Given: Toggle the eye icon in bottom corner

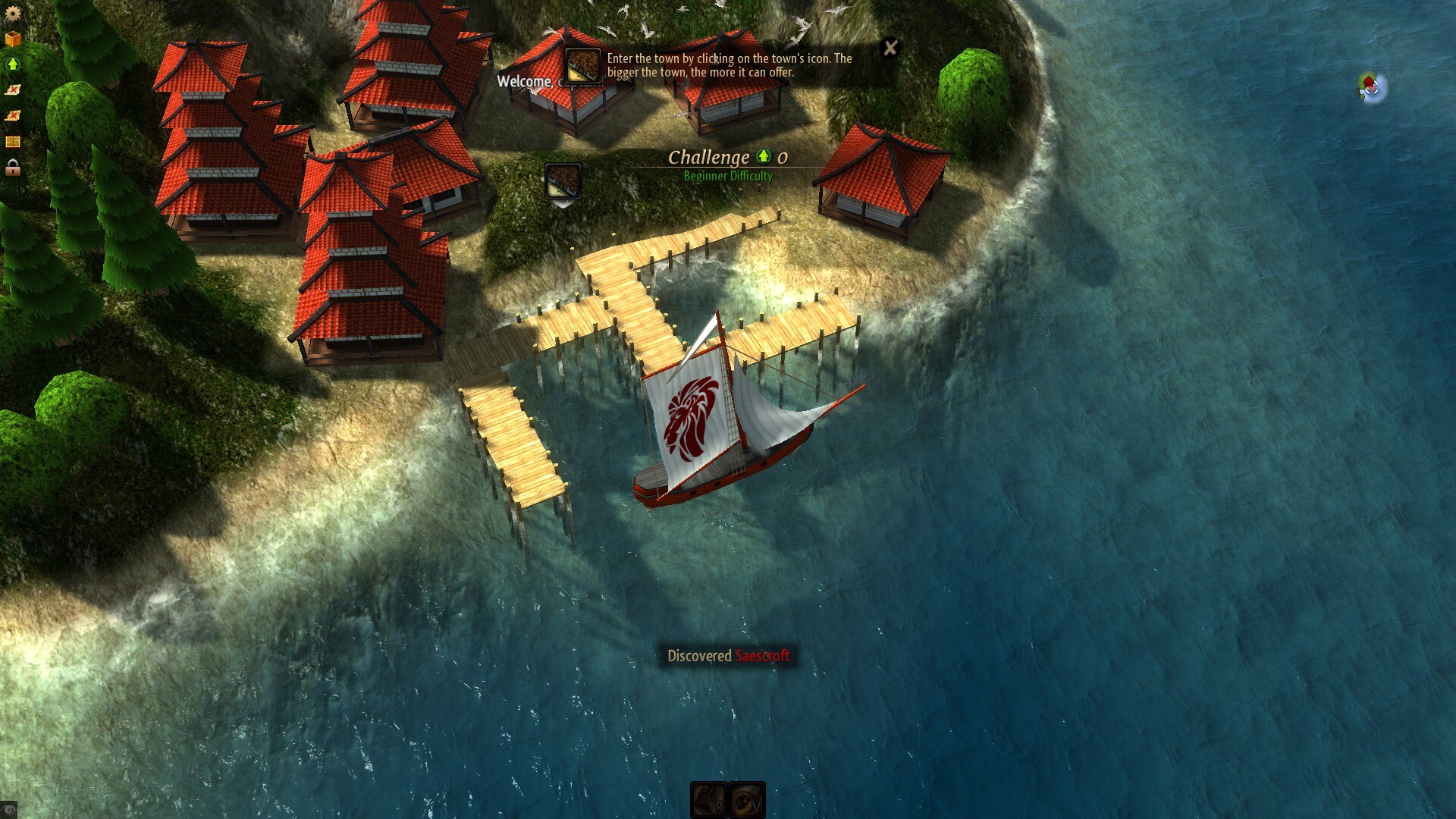Looking at the screenshot, I should click(8, 810).
